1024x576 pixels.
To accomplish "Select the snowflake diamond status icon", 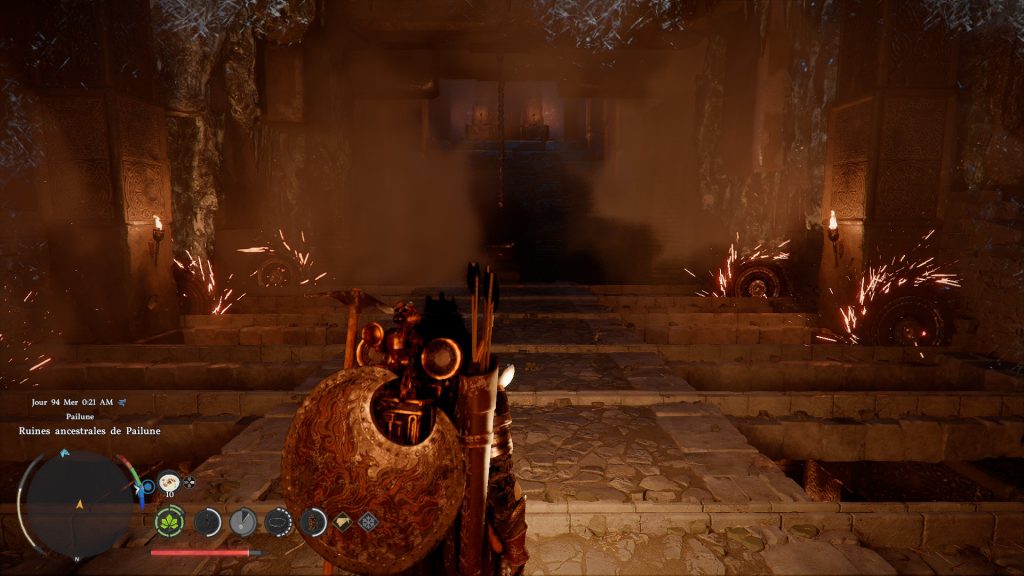I will coord(369,521).
